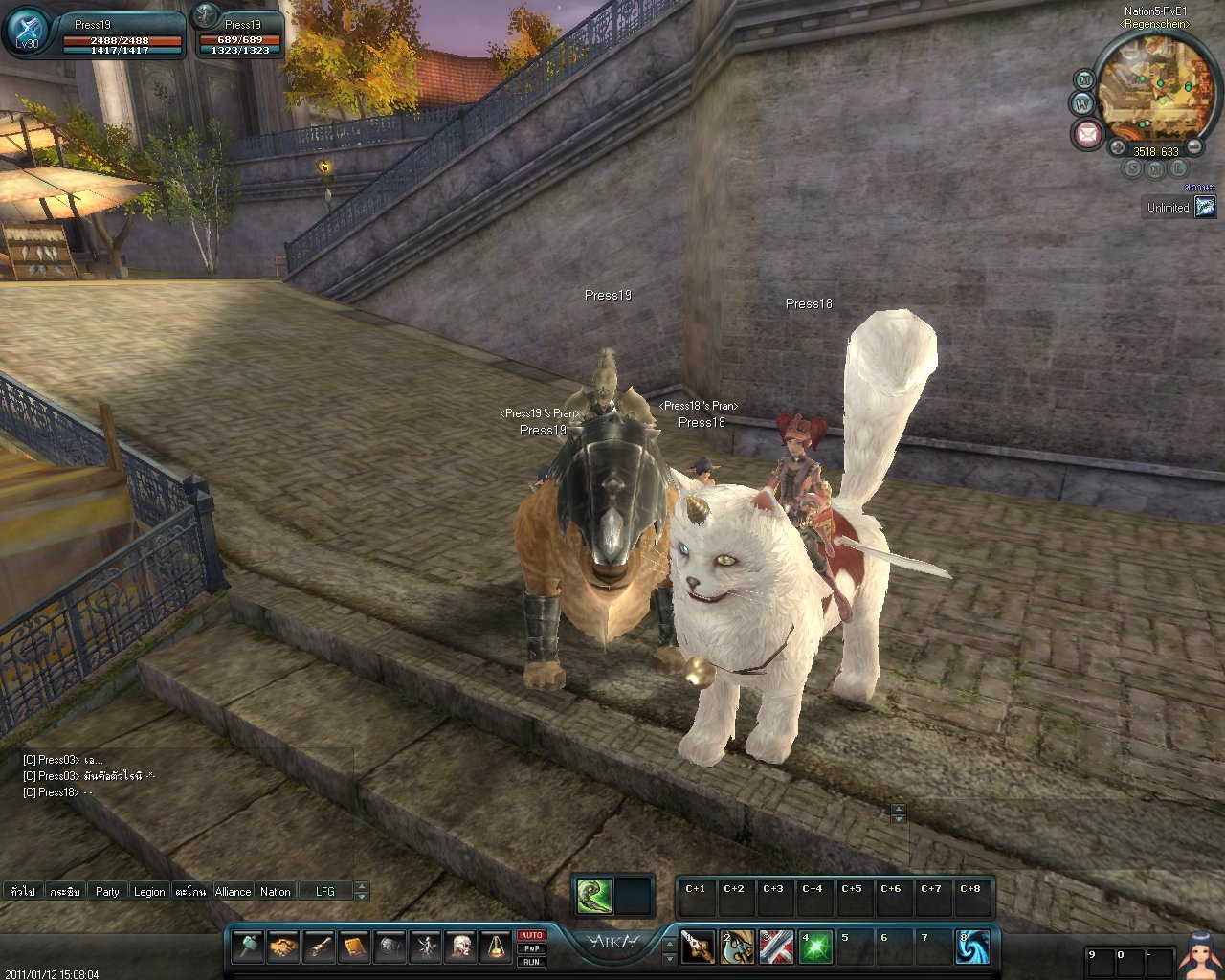Click the skull face menu icon
1225x980 pixels.
pyautogui.click(x=461, y=947)
